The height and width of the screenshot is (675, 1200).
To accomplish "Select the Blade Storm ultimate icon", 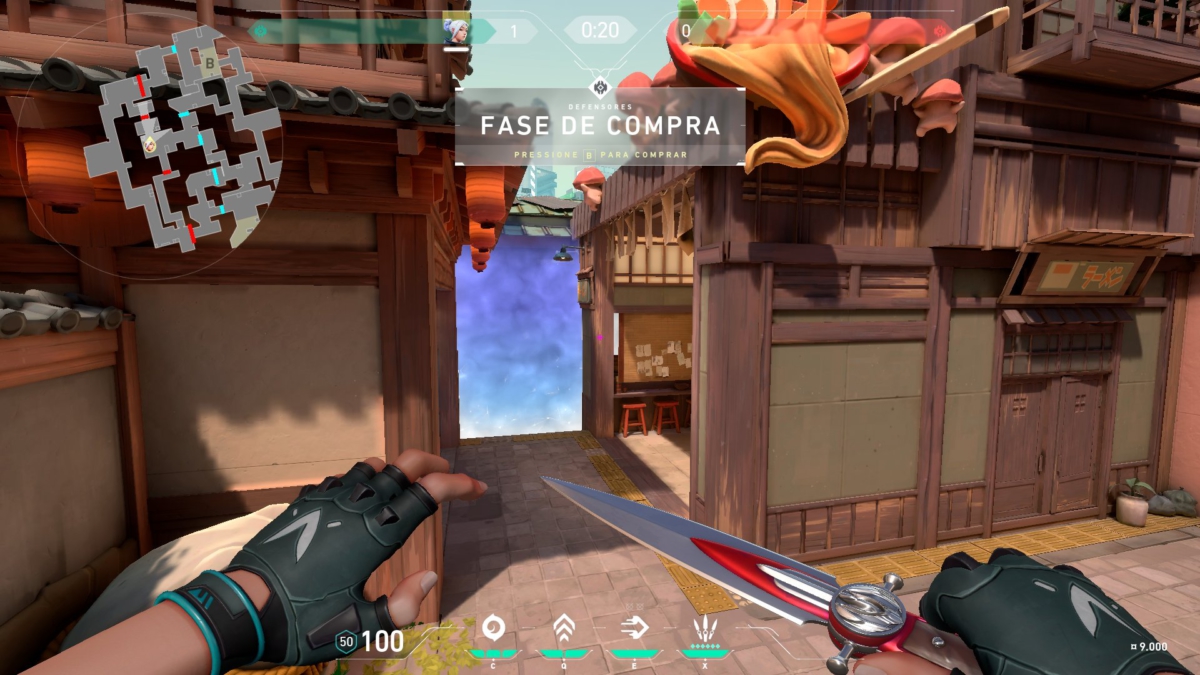I will point(705,628).
